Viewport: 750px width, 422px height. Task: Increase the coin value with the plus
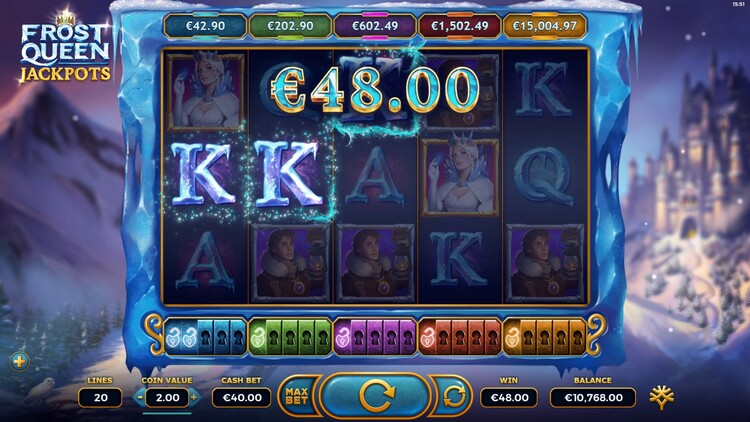click(193, 397)
